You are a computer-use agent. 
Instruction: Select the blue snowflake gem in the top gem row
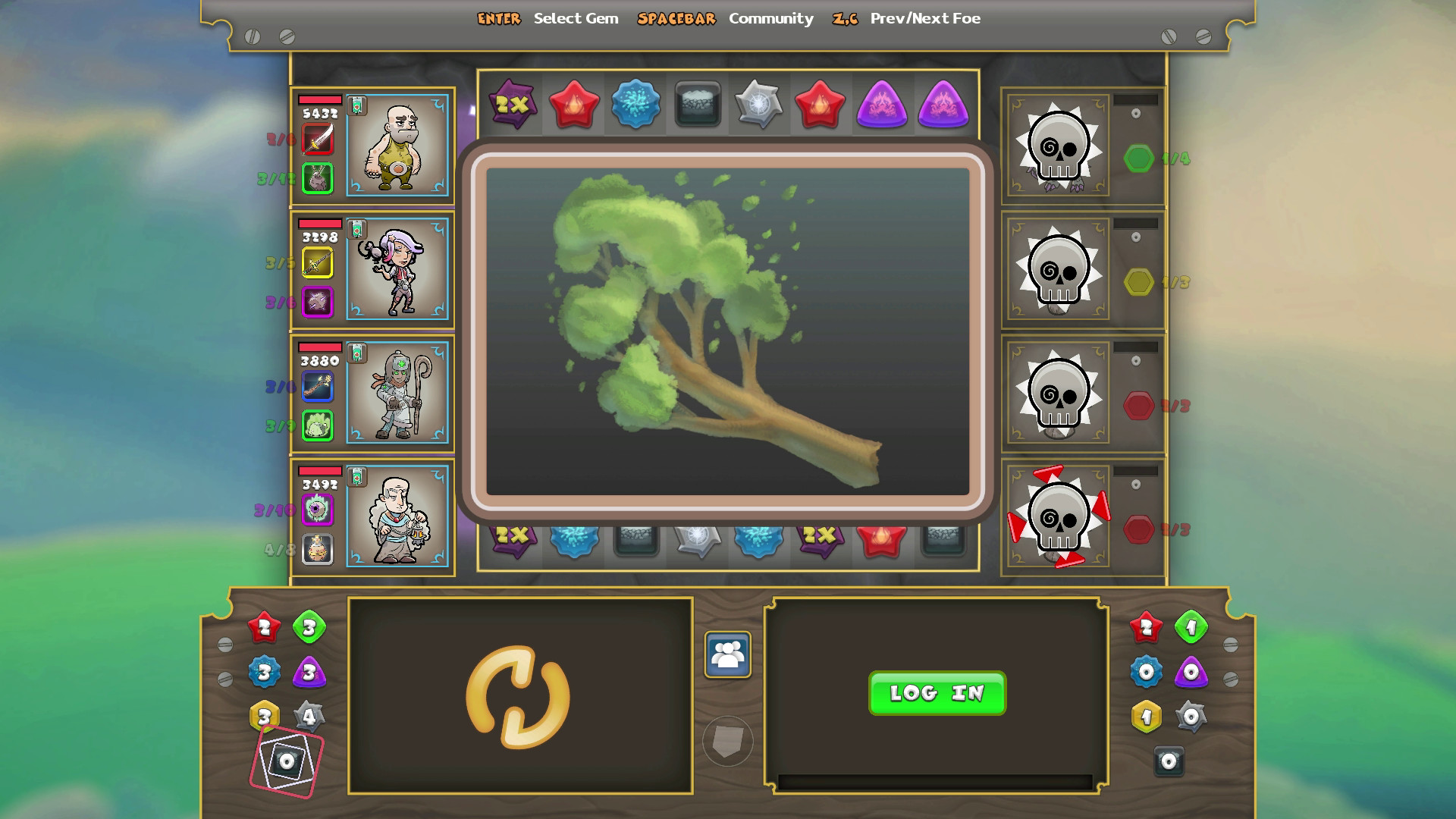pos(635,107)
